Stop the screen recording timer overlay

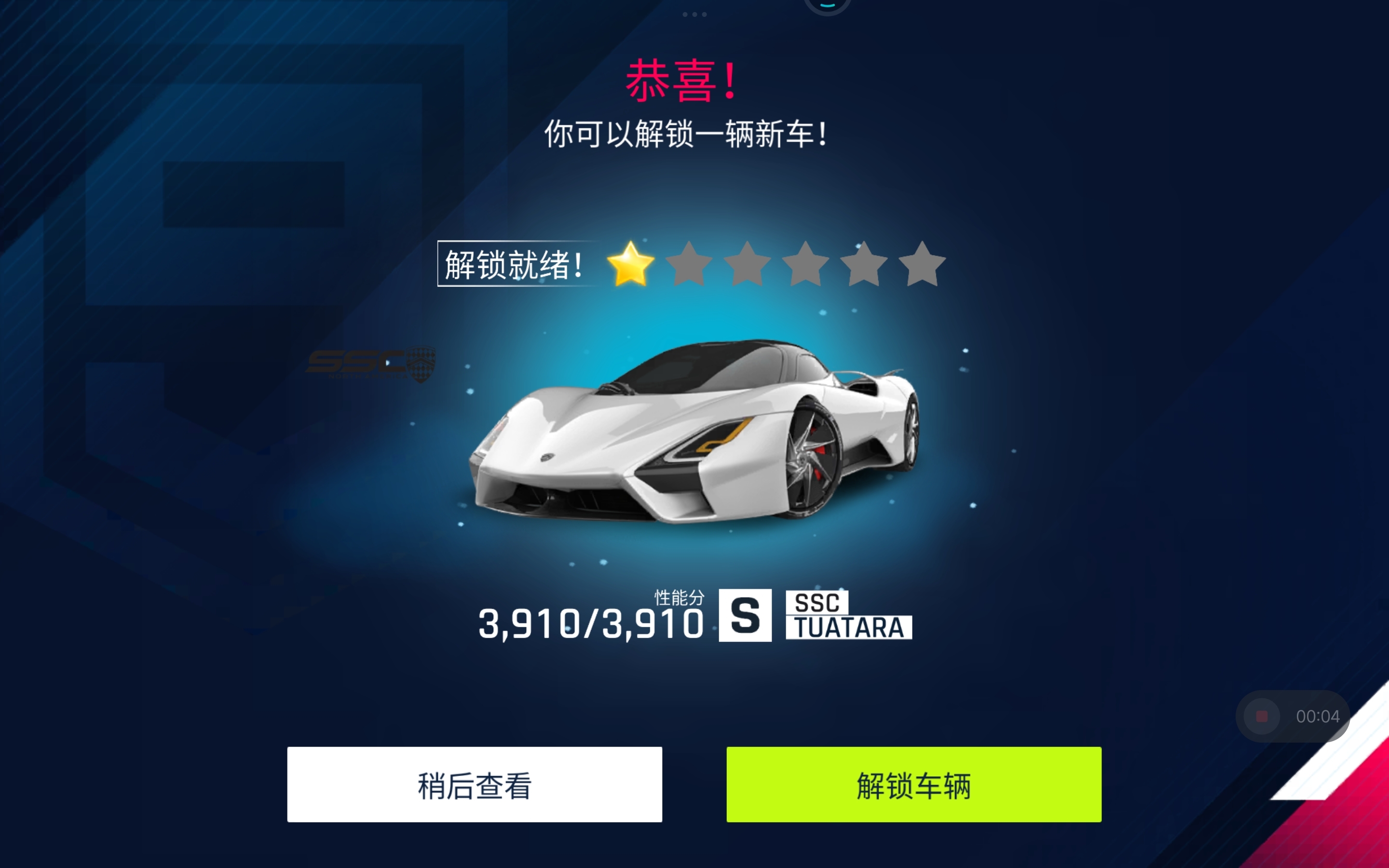pyautogui.click(x=1262, y=716)
